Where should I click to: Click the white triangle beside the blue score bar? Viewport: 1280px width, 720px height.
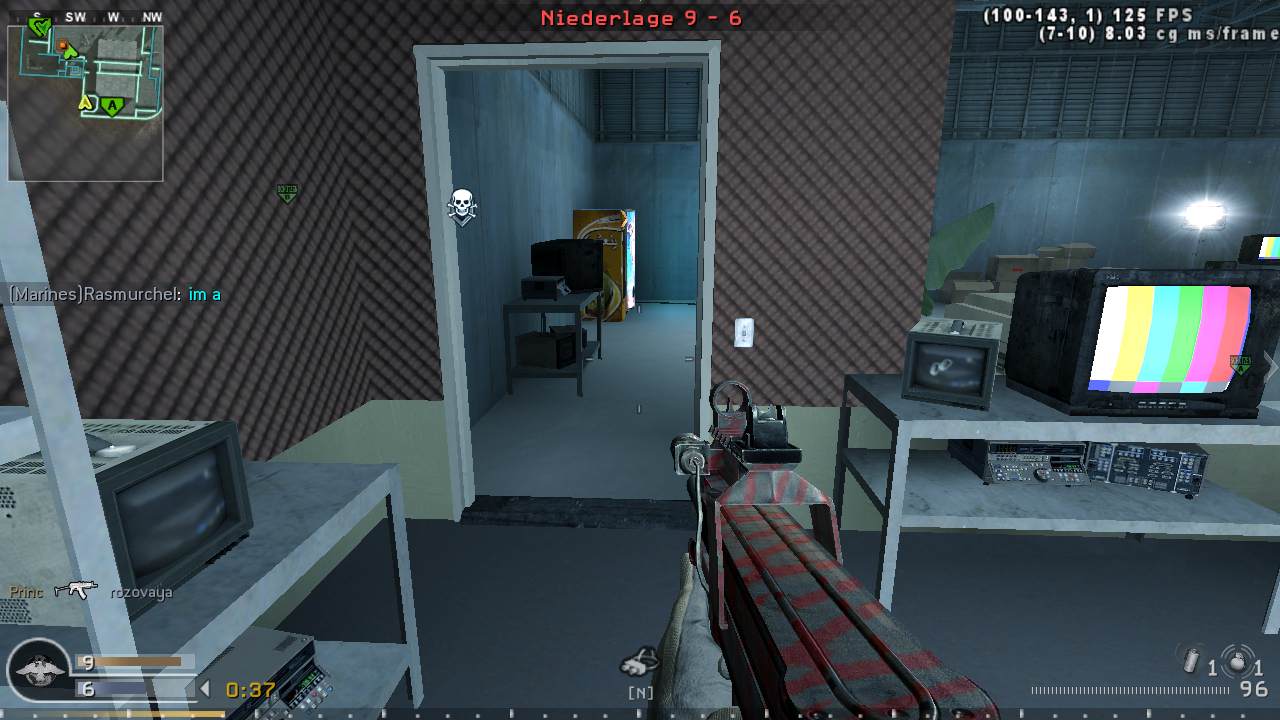coord(204,687)
